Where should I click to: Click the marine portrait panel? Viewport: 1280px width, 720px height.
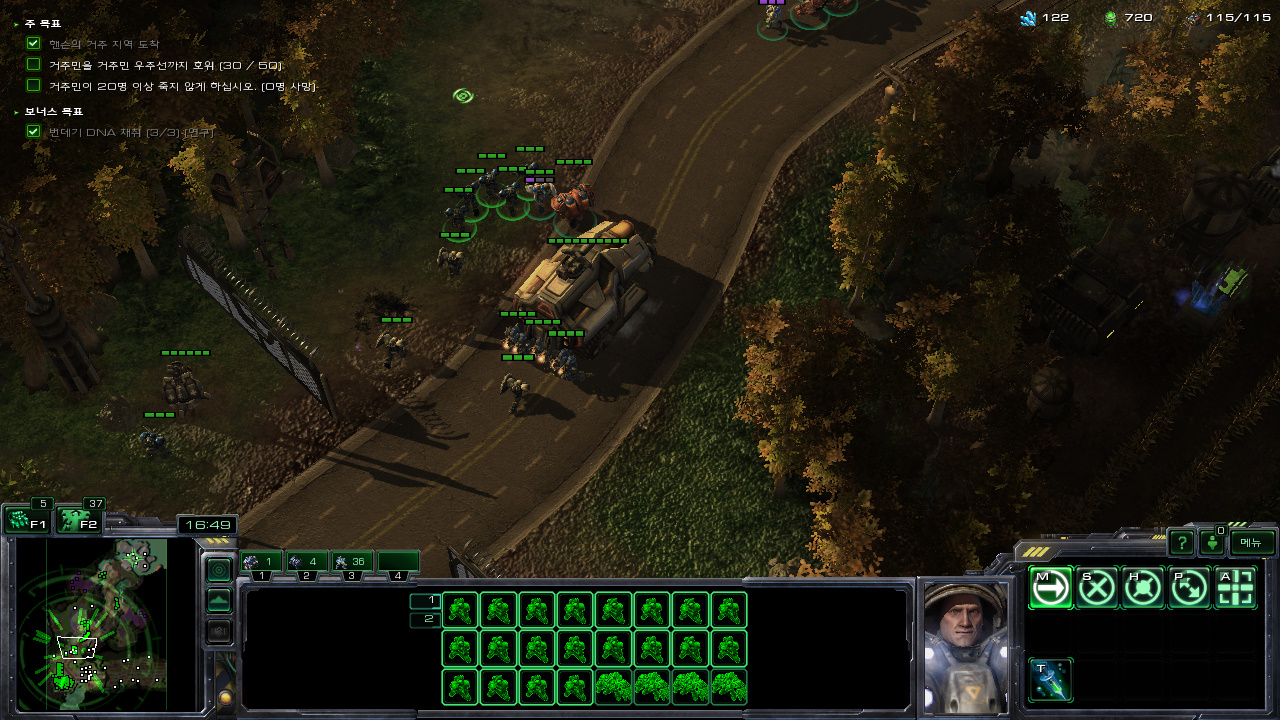(x=965, y=645)
